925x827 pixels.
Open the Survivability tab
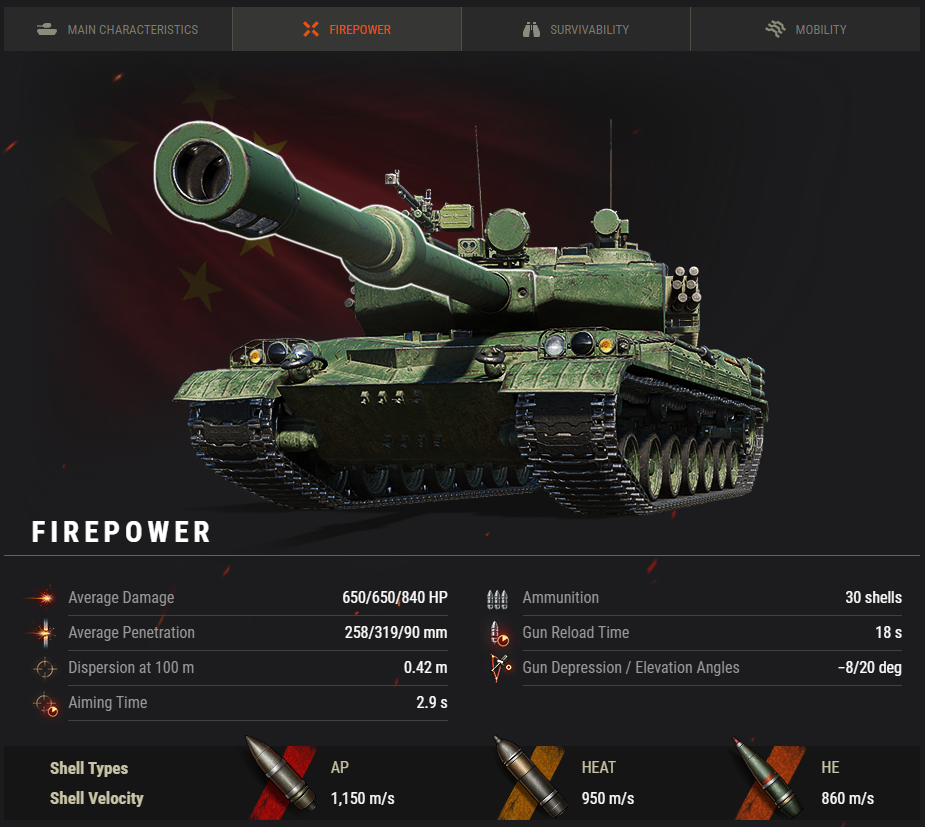[x=576, y=29]
